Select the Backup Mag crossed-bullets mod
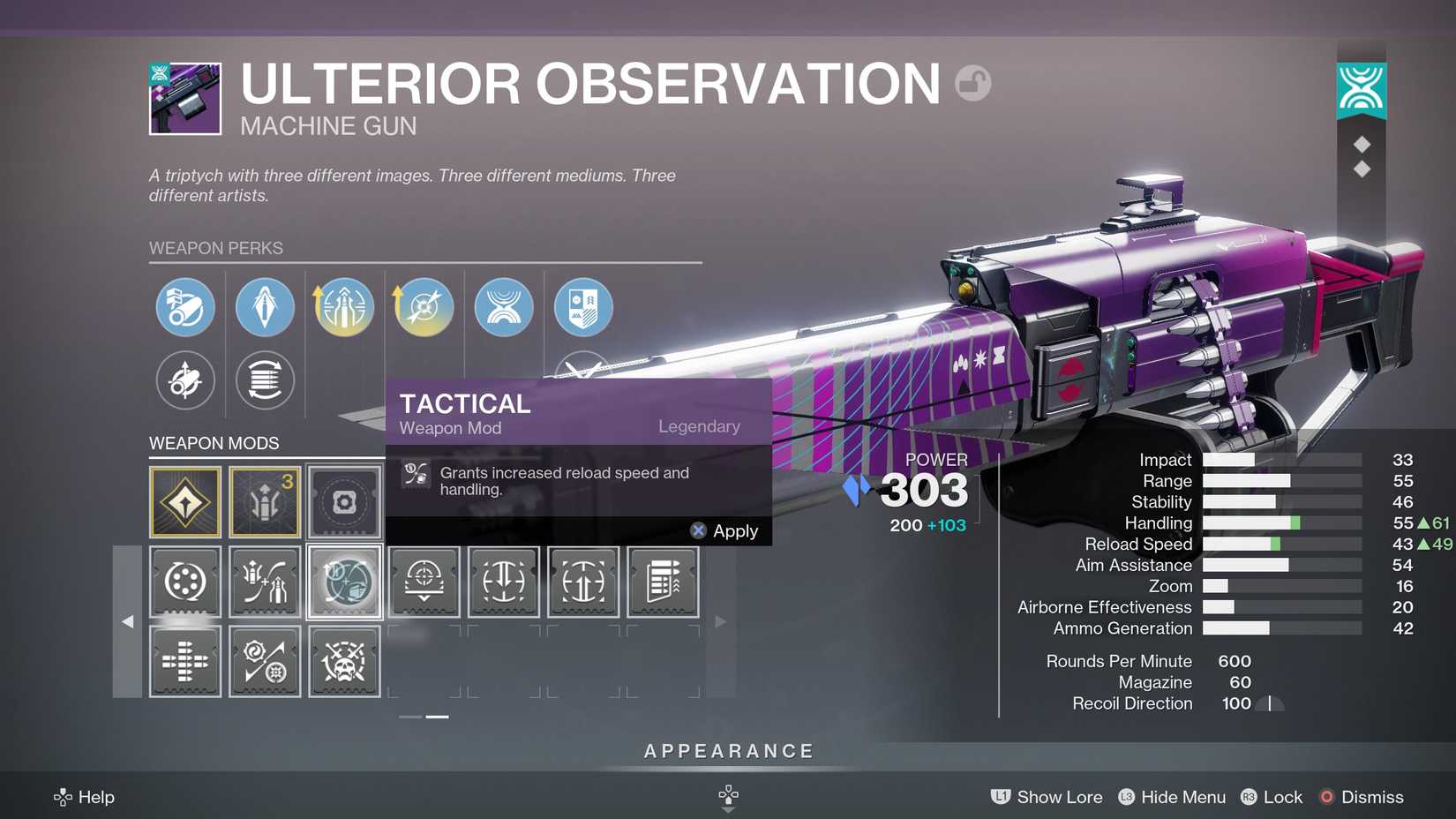The image size is (1456, 819). pyautogui.click(x=265, y=582)
